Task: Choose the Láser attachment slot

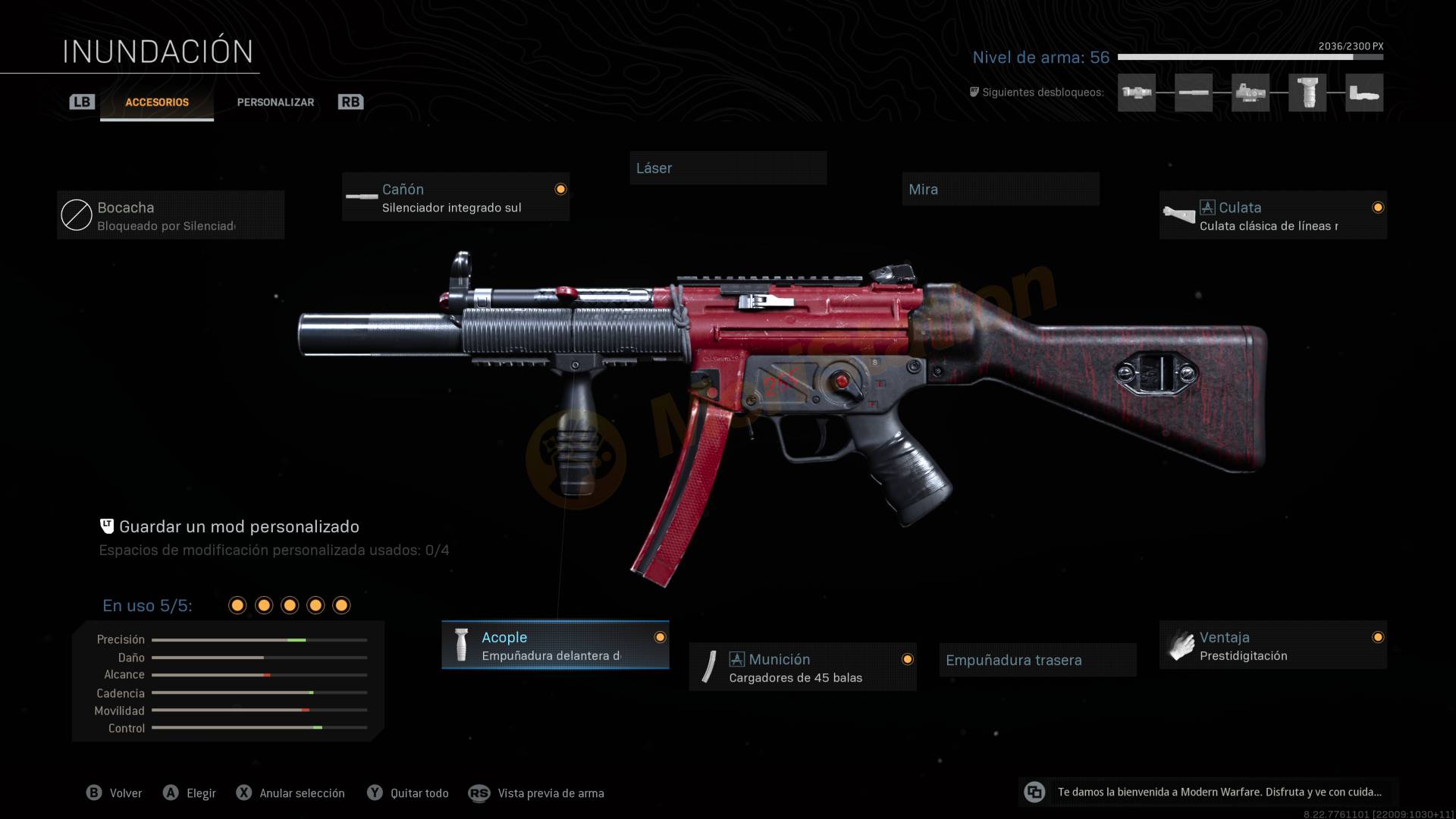Action: (x=728, y=168)
